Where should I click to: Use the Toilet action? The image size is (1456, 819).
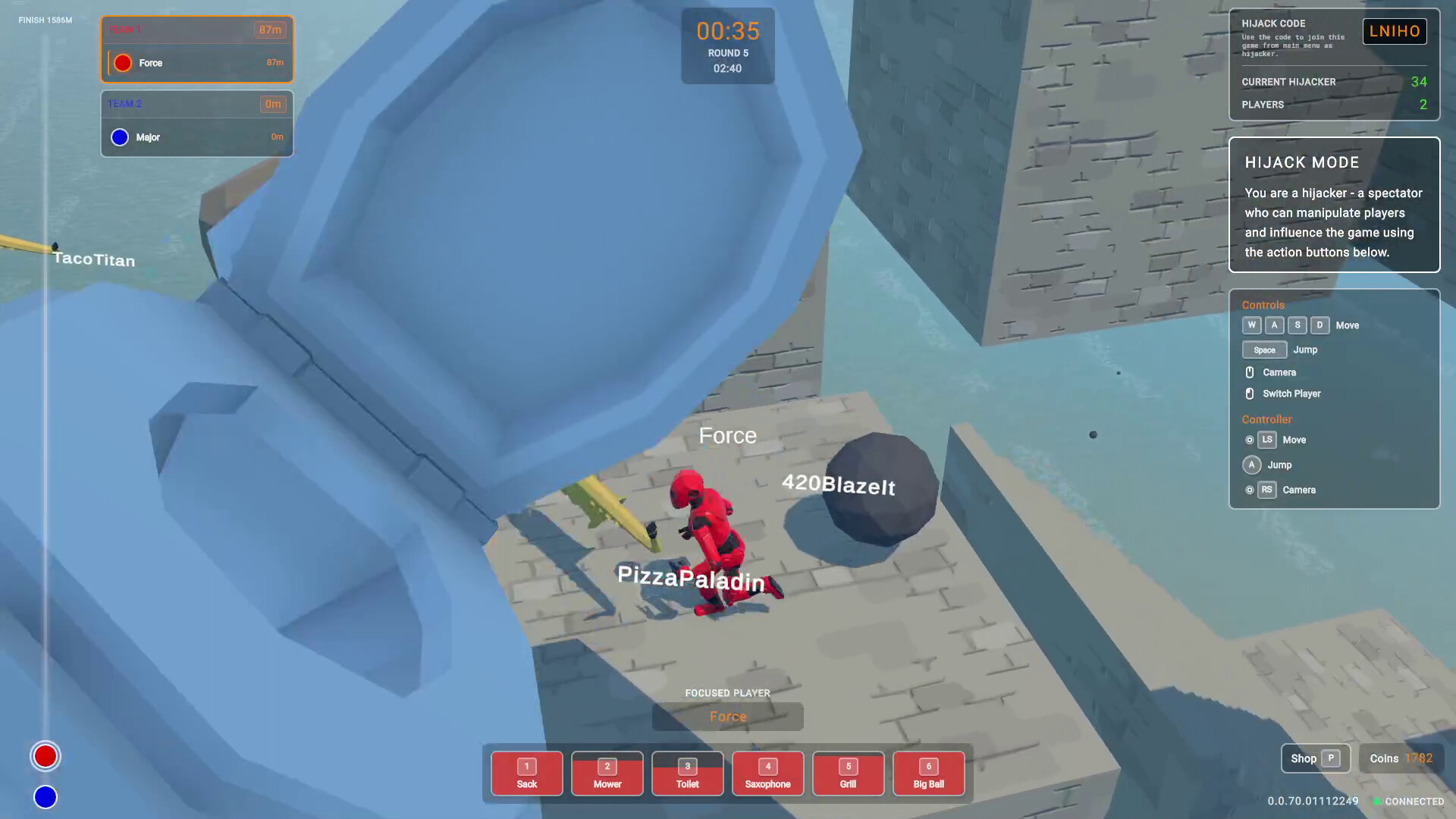687,773
